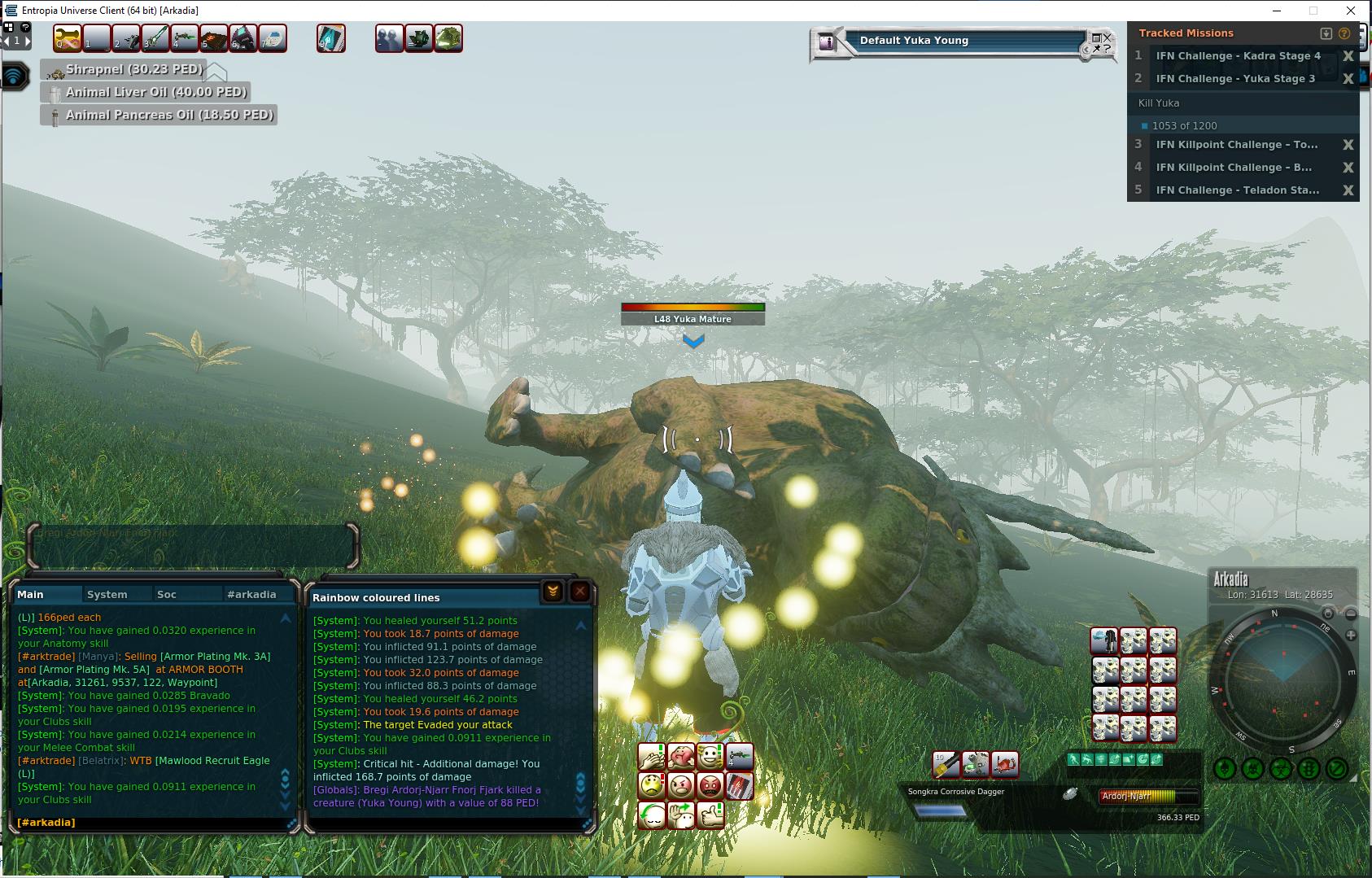The width and height of the screenshot is (1372, 878).
Task: Click the Shrapnel loot entry
Action: pos(133,70)
